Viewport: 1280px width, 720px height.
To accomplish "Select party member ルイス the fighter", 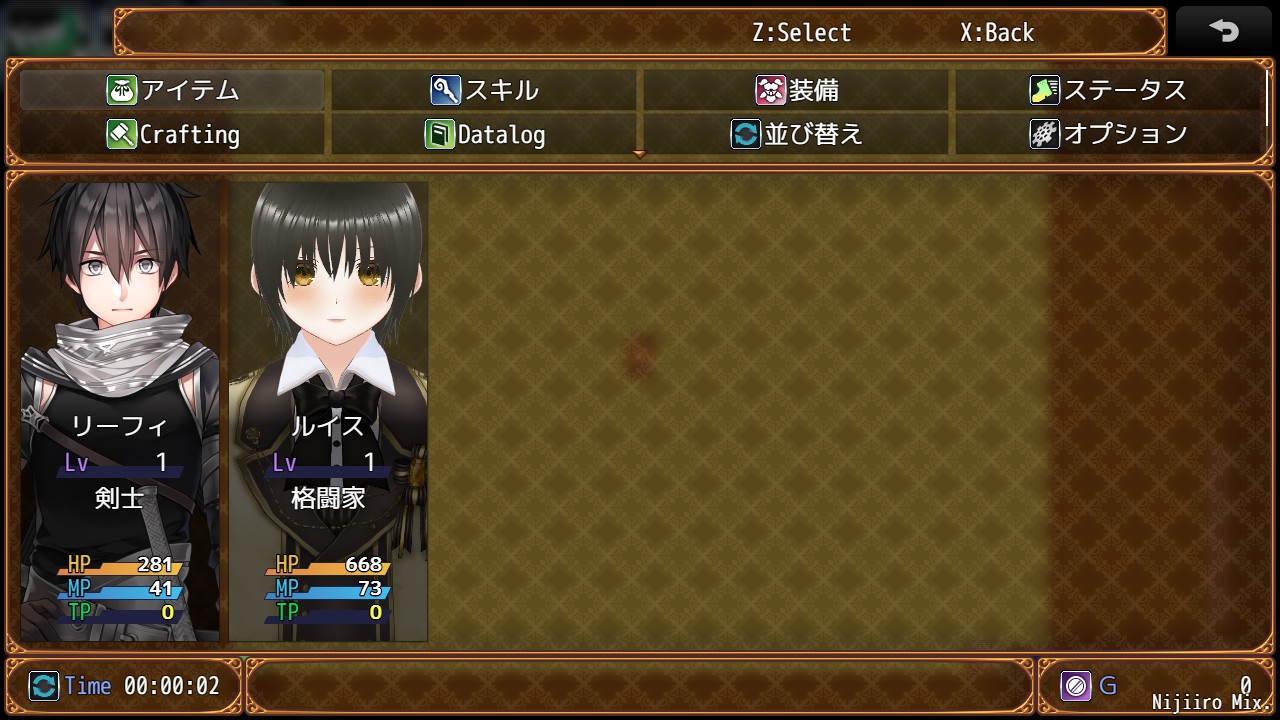I will coord(328,410).
